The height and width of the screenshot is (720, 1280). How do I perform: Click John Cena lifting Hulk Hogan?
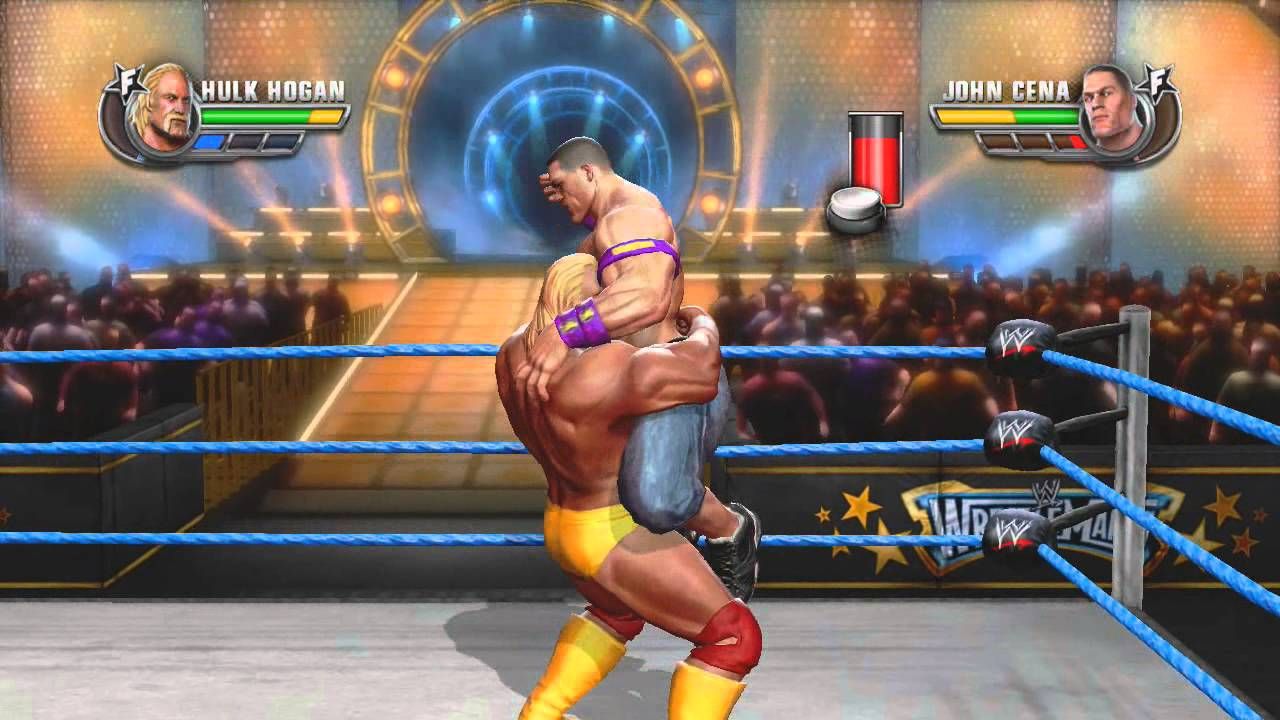point(630,400)
